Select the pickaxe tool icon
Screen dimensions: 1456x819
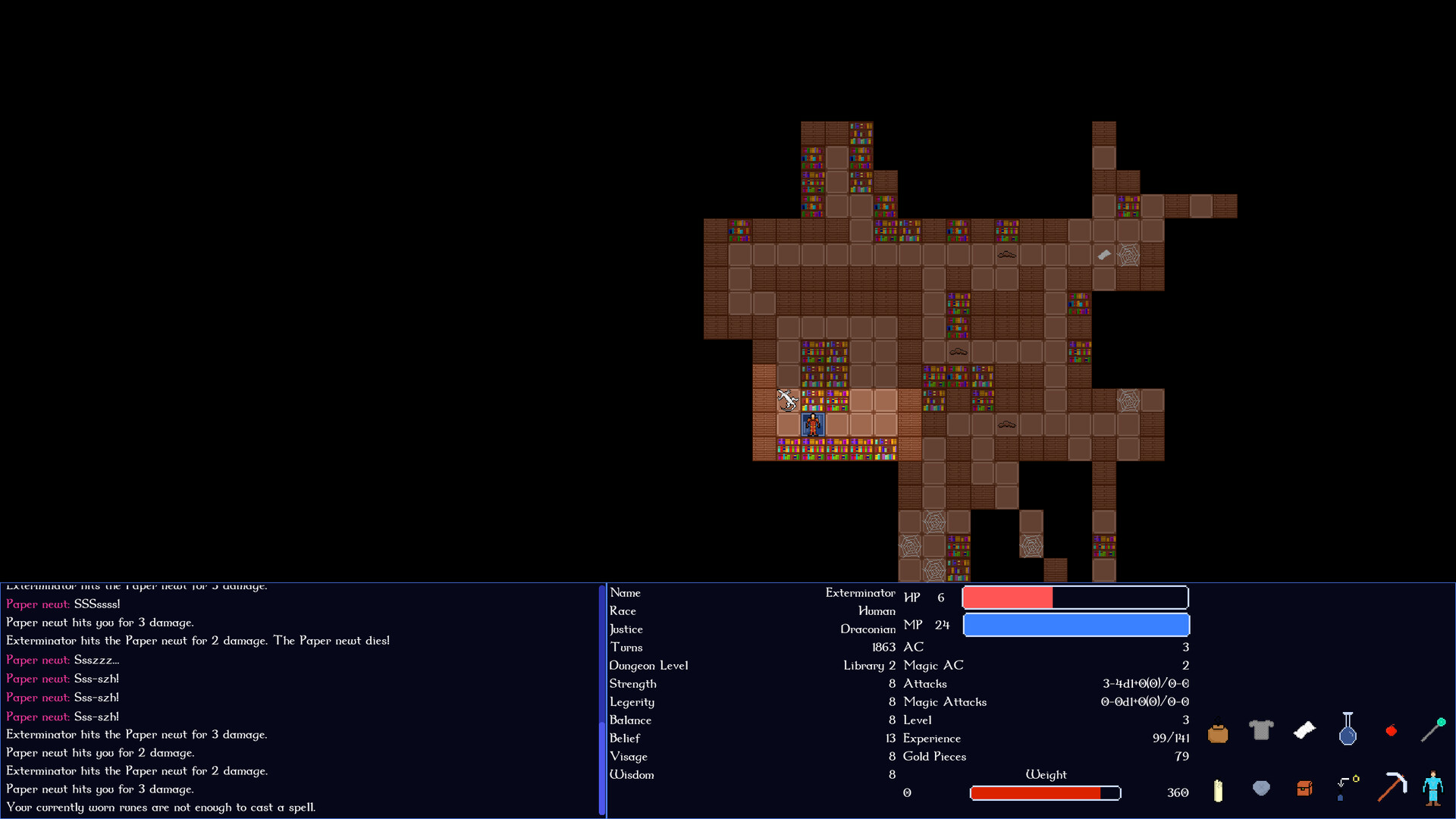(x=1393, y=789)
